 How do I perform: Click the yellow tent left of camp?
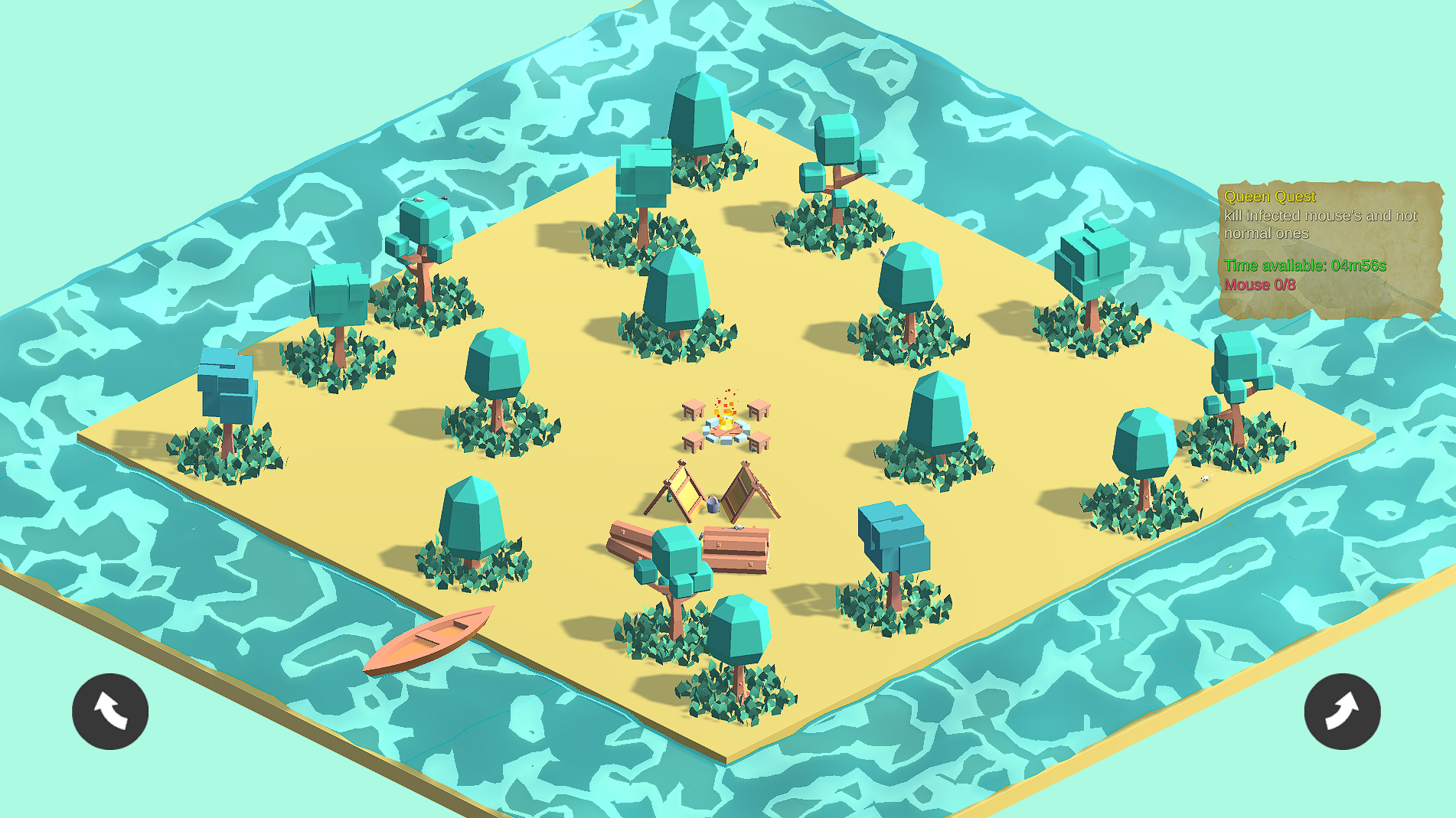pyautogui.click(x=684, y=488)
